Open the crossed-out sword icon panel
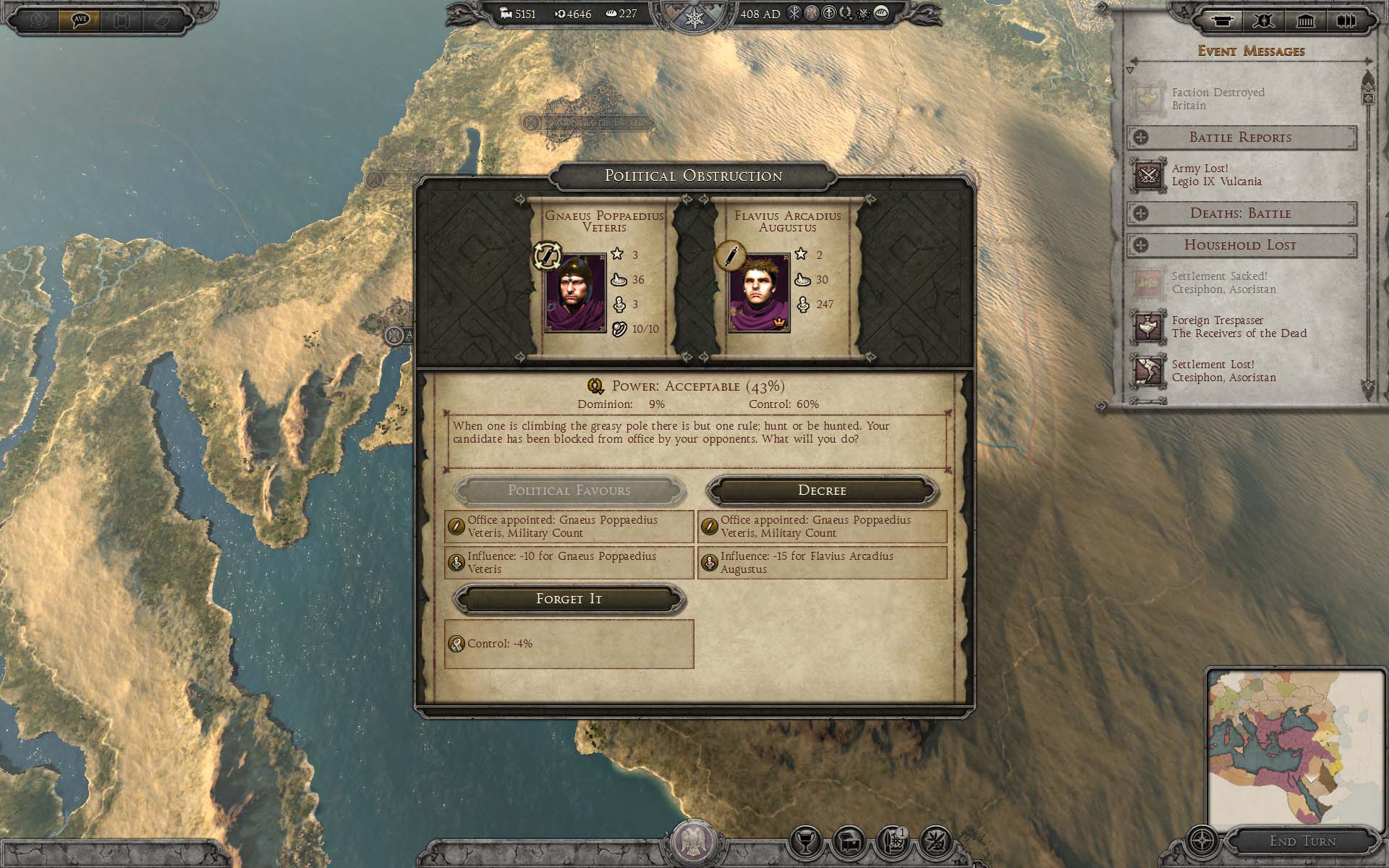 [x=936, y=843]
